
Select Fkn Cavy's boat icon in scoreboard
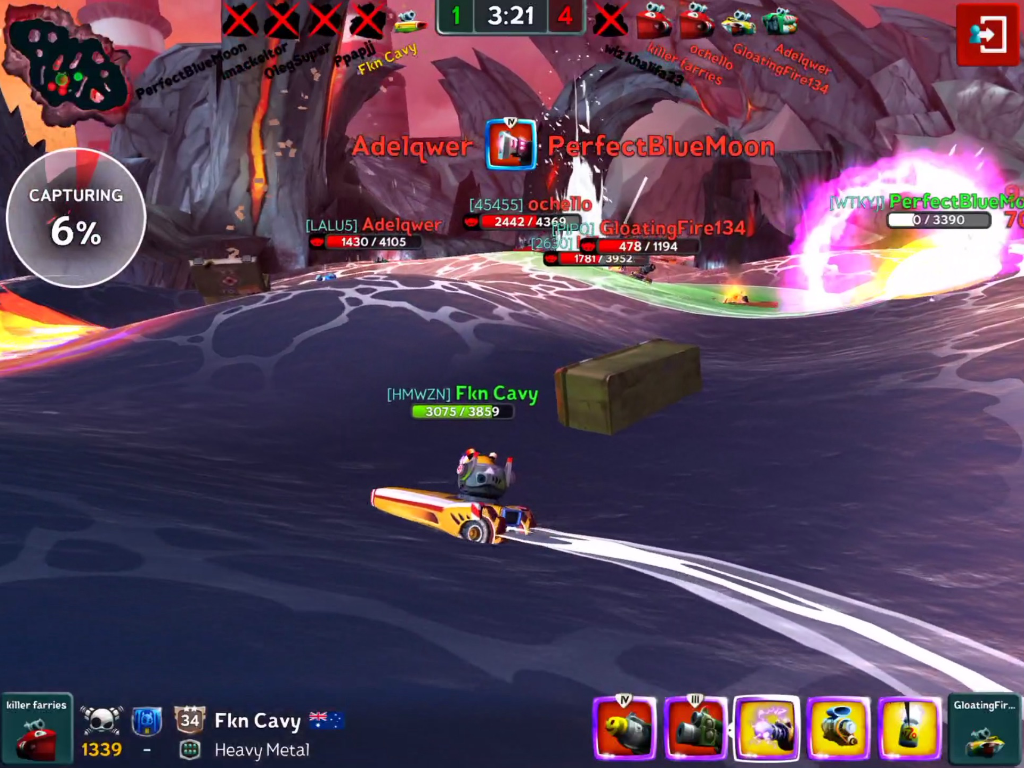pos(409,20)
